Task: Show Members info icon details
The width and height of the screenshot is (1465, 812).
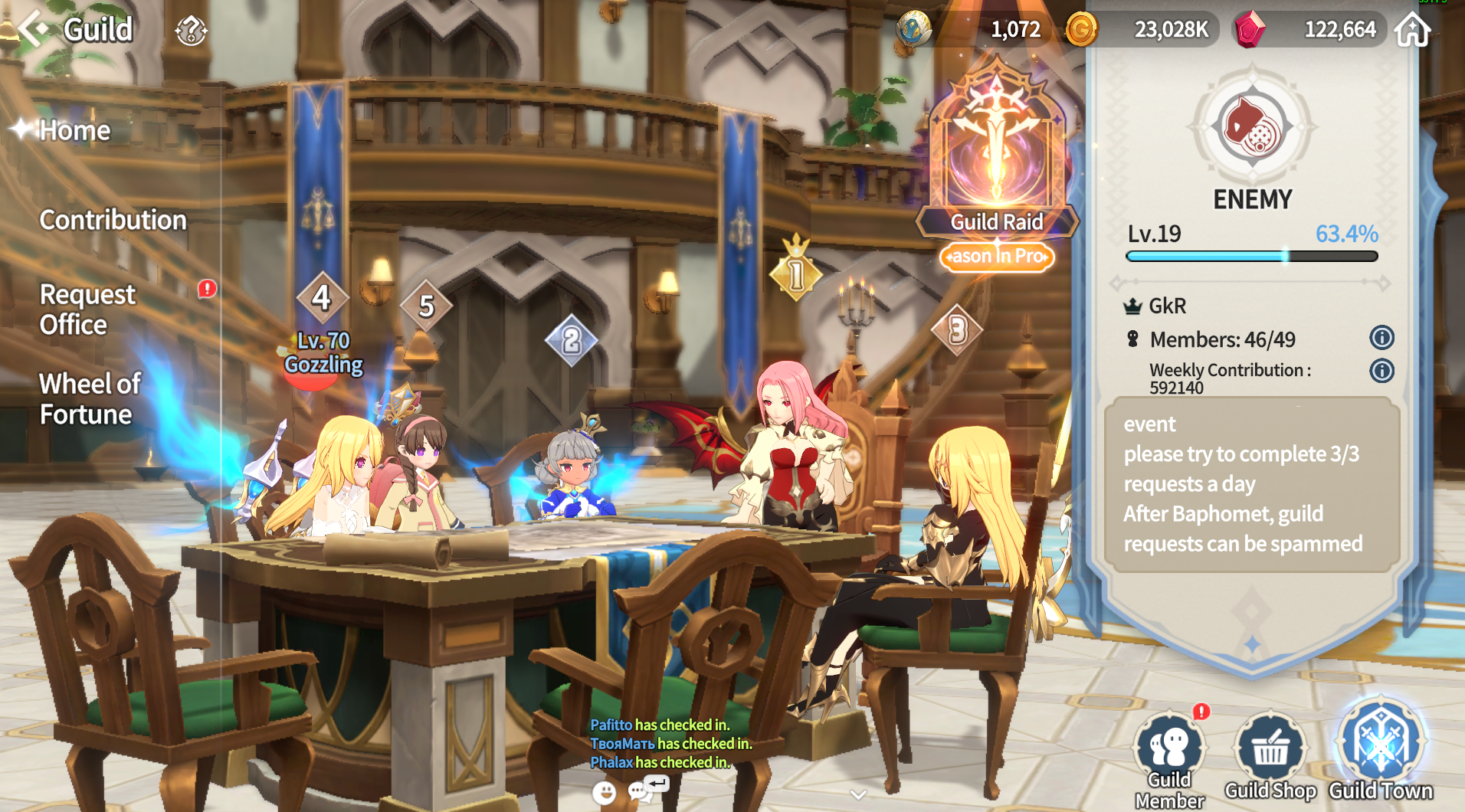Action: coord(1381,338)
